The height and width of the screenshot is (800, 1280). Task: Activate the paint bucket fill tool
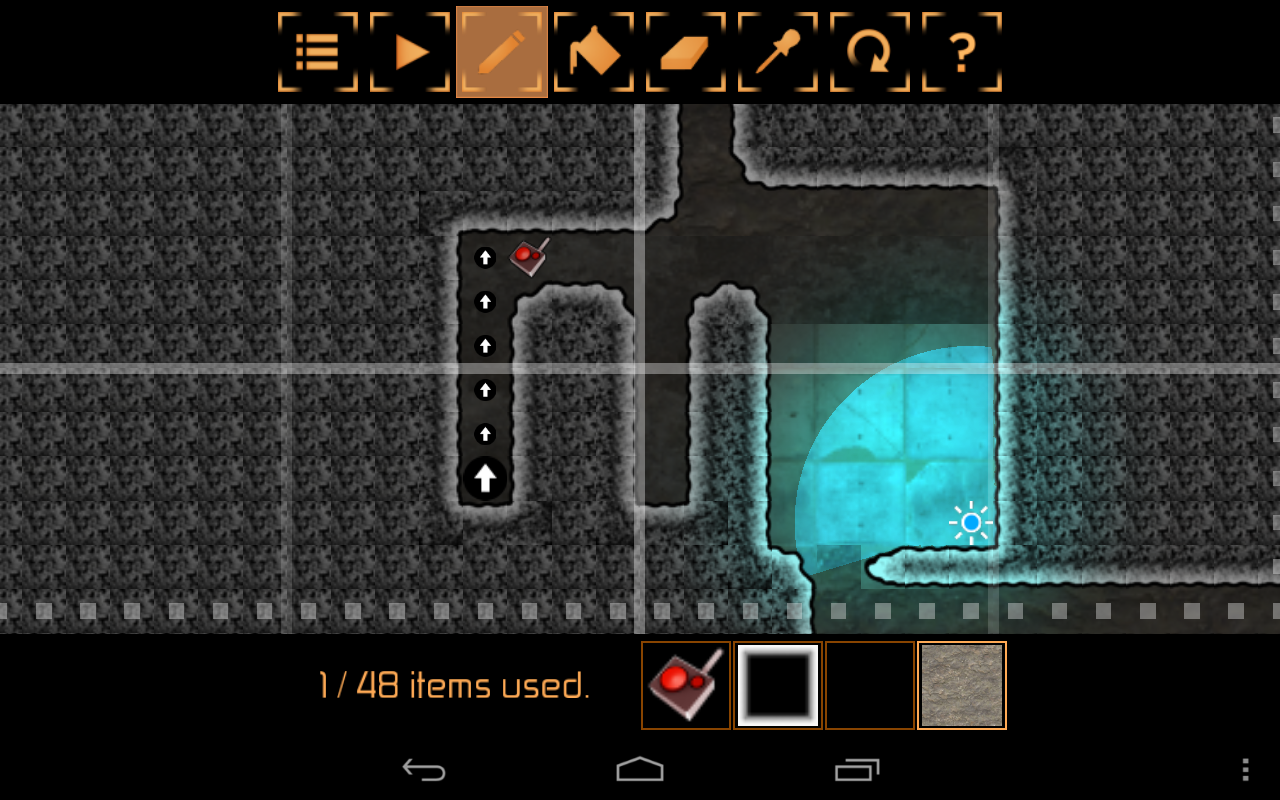[593, 51]
